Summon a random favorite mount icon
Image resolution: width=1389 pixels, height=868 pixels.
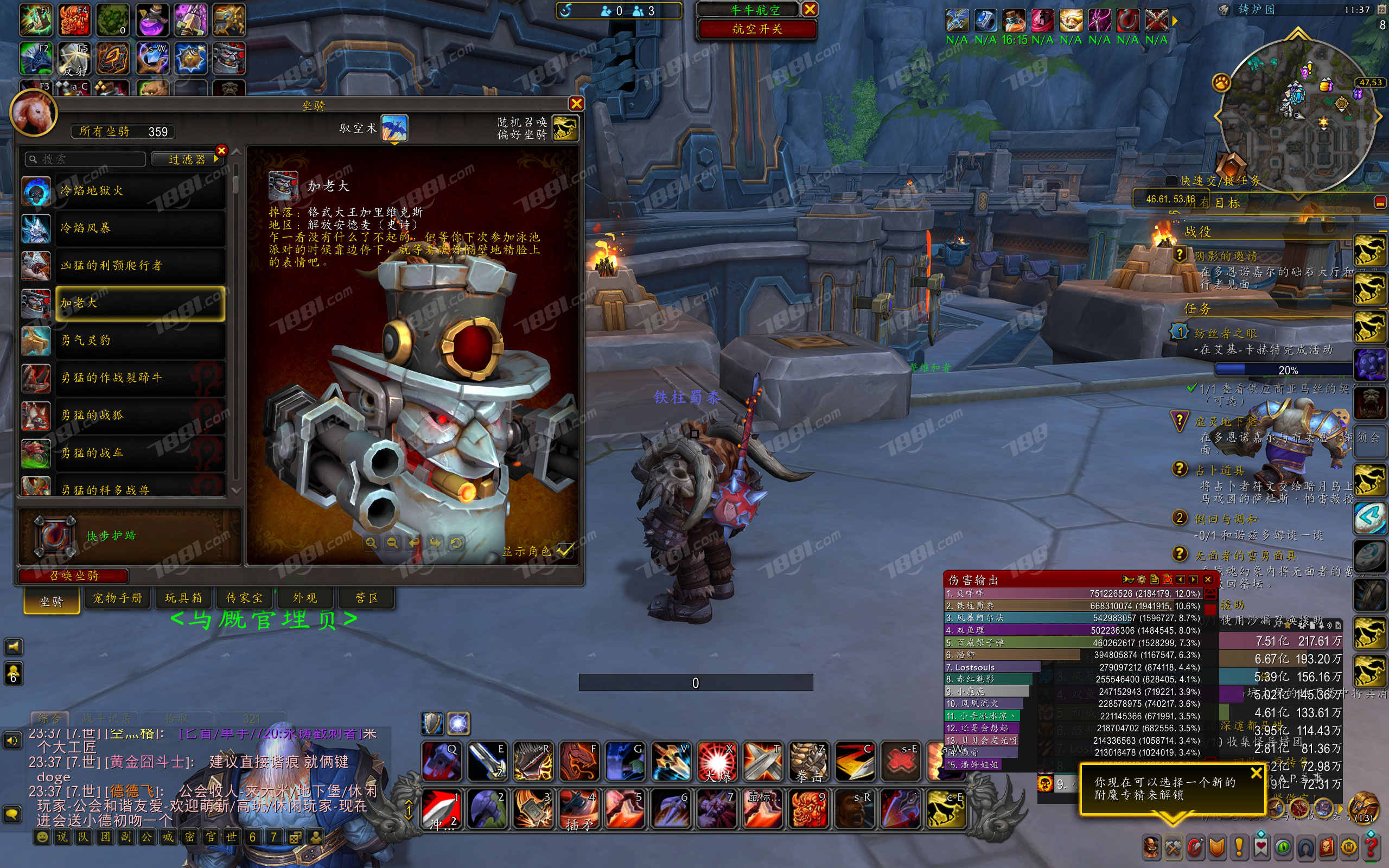565,128
